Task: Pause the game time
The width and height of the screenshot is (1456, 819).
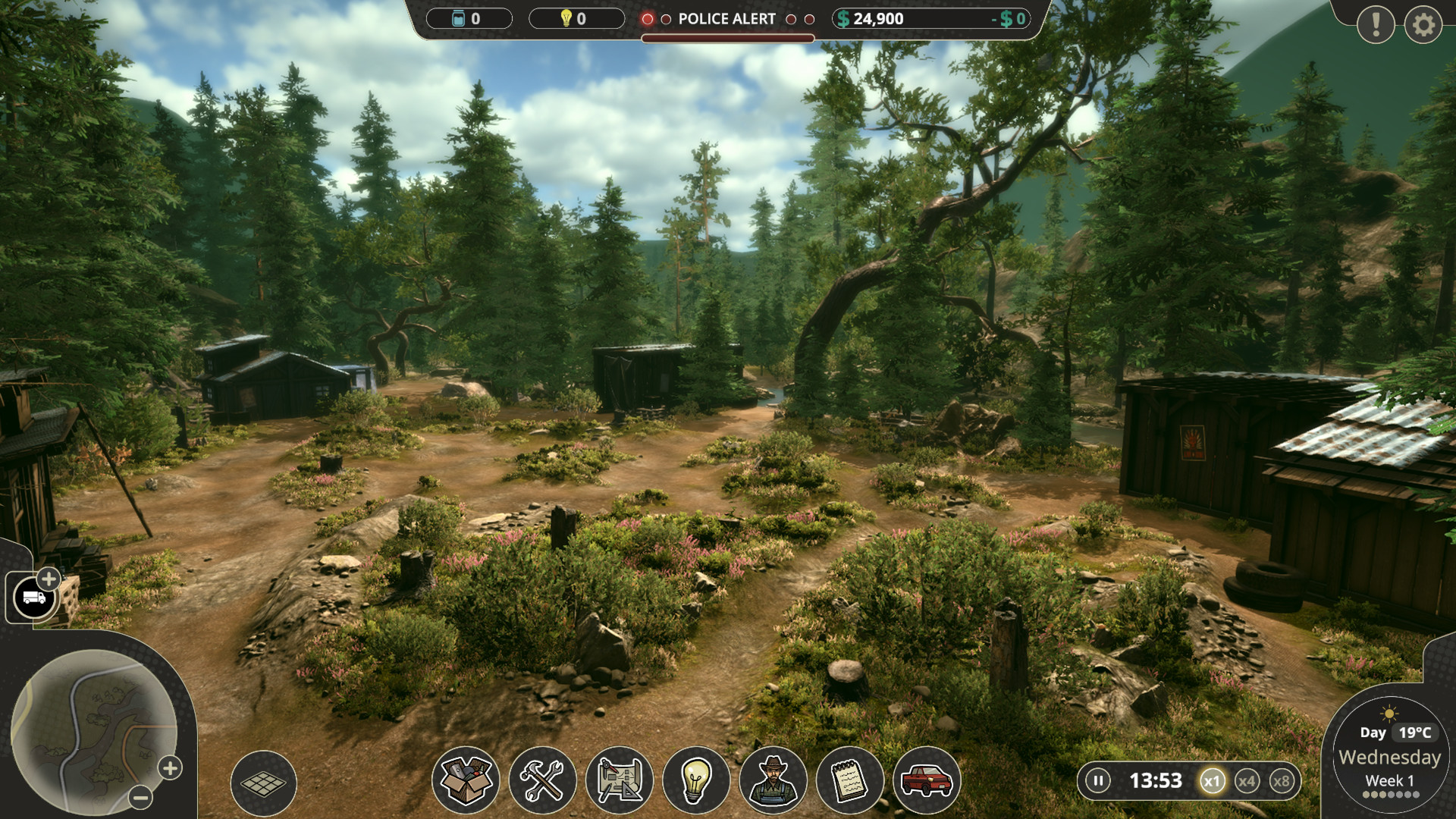Action: (1097, 780)
